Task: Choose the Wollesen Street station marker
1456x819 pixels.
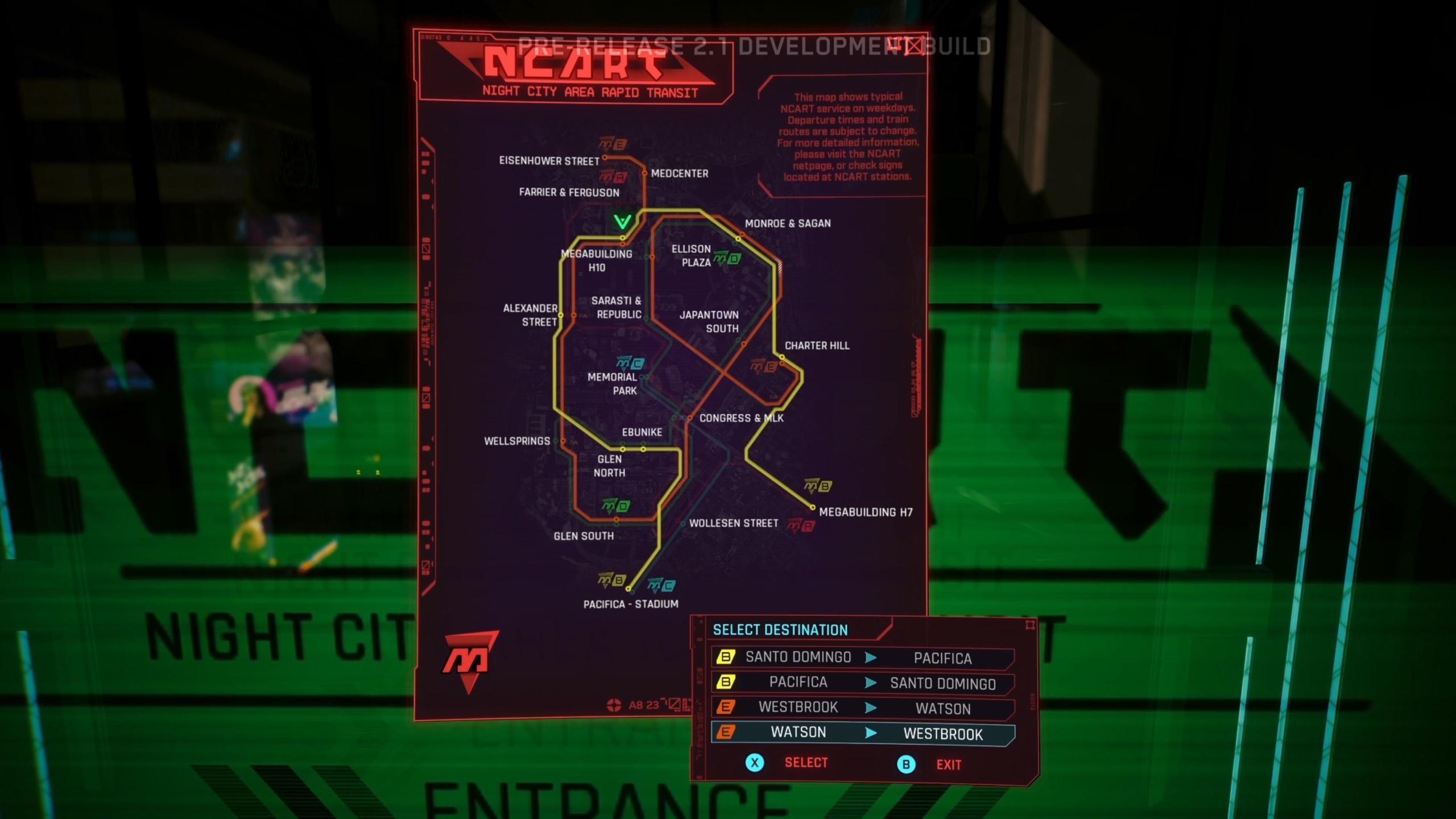Action: [x=683, y=523]
